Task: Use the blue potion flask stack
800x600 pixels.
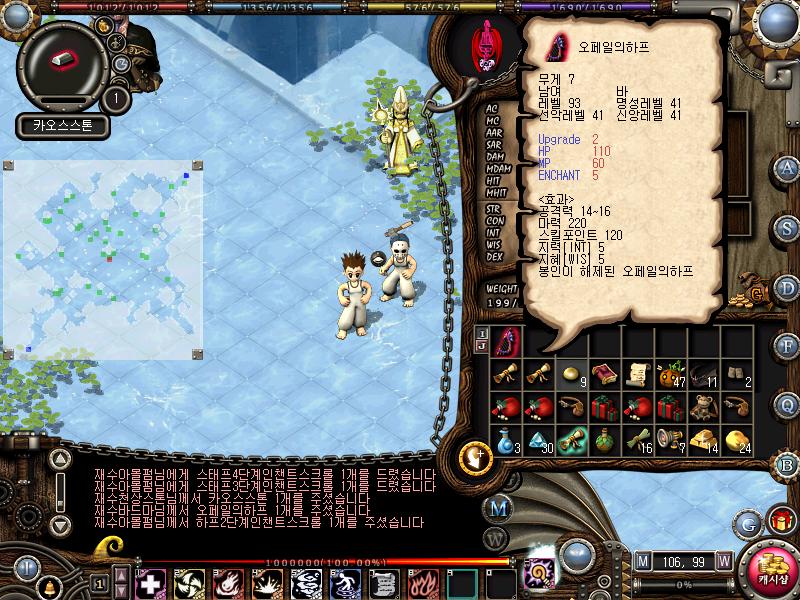Action: pos(508,440)
